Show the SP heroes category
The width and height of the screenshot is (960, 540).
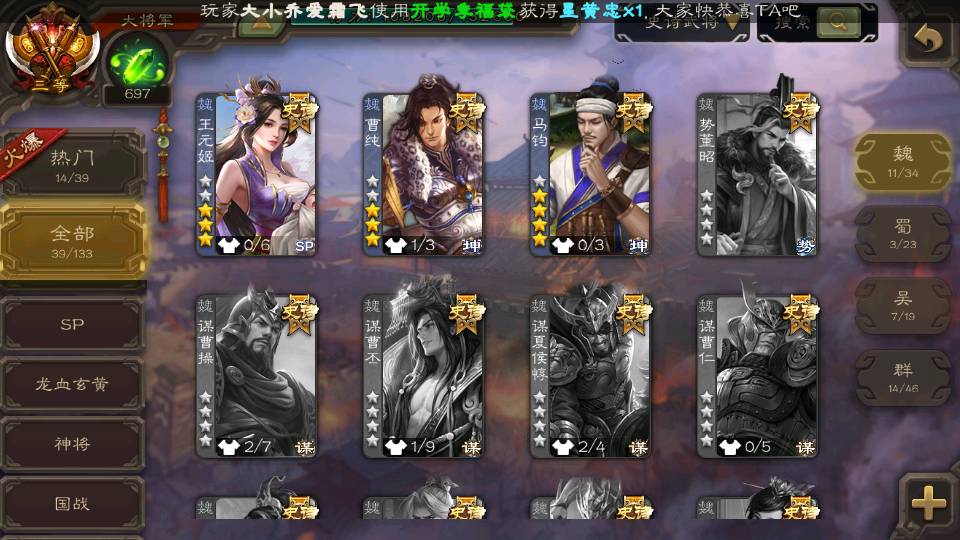click(73, 325)
